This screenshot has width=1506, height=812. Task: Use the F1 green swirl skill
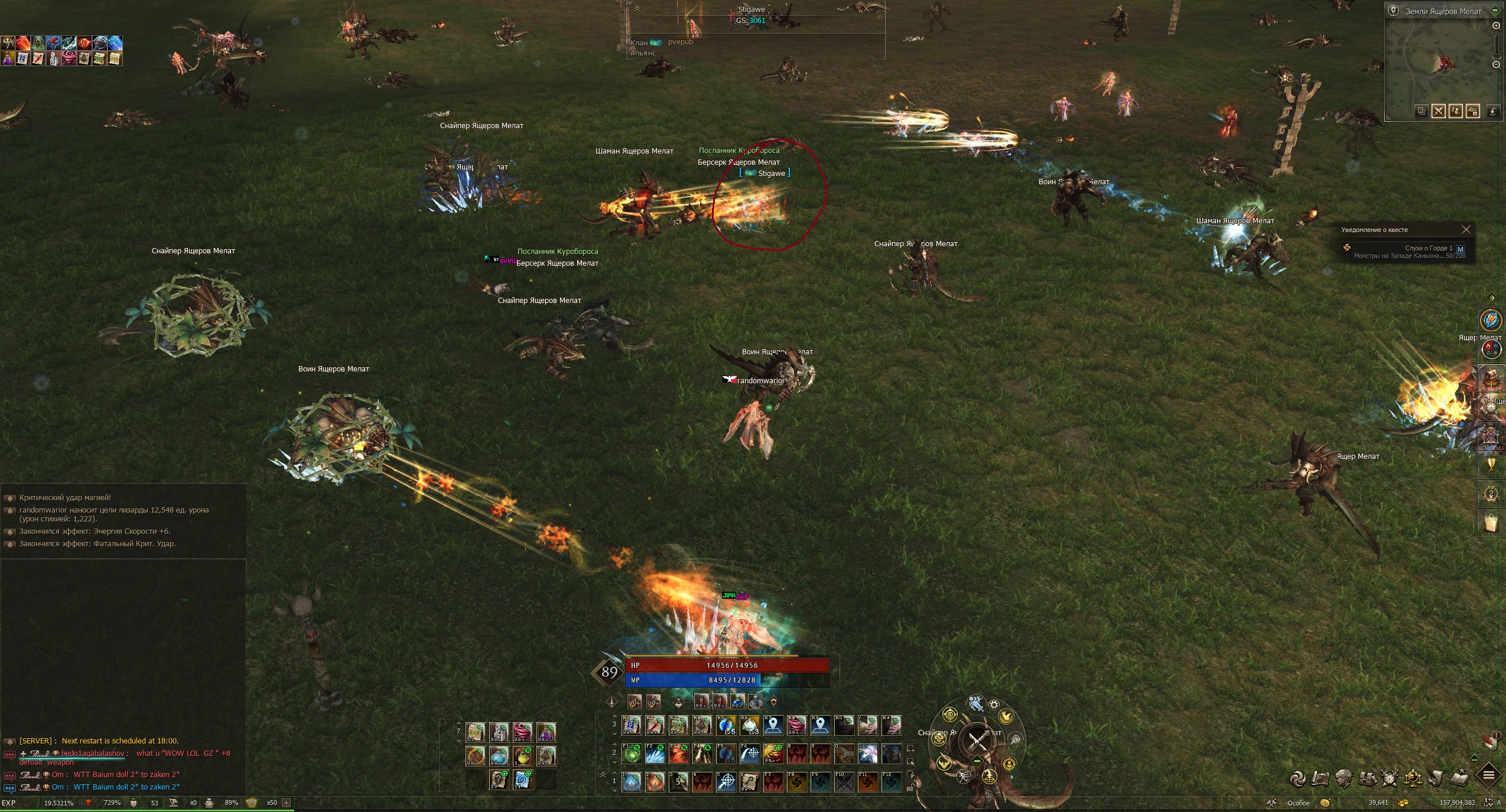click(x=632, y=754)
